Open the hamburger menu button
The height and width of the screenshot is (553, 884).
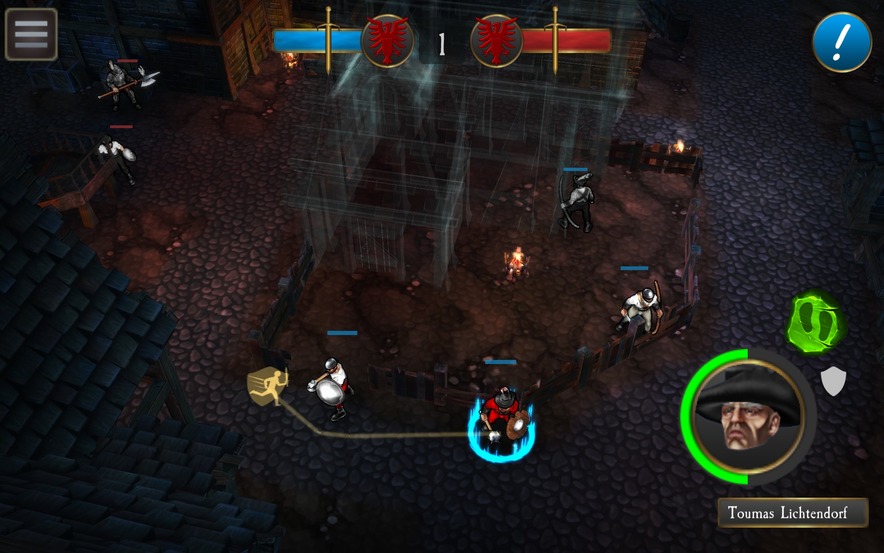click(x=31, y=34)
